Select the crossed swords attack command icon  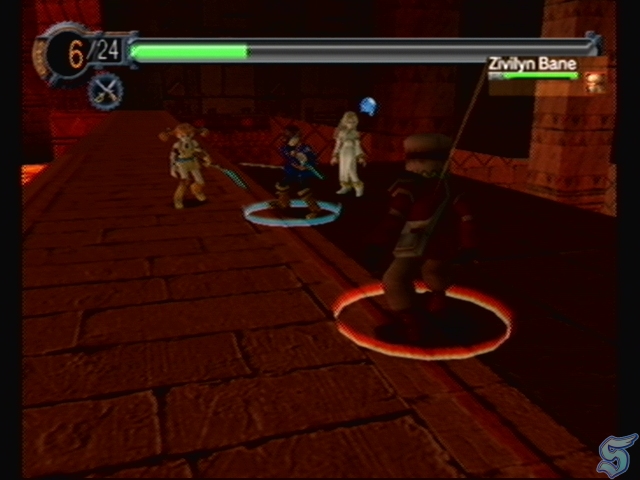pyautogui.click(x=104, y=91)
